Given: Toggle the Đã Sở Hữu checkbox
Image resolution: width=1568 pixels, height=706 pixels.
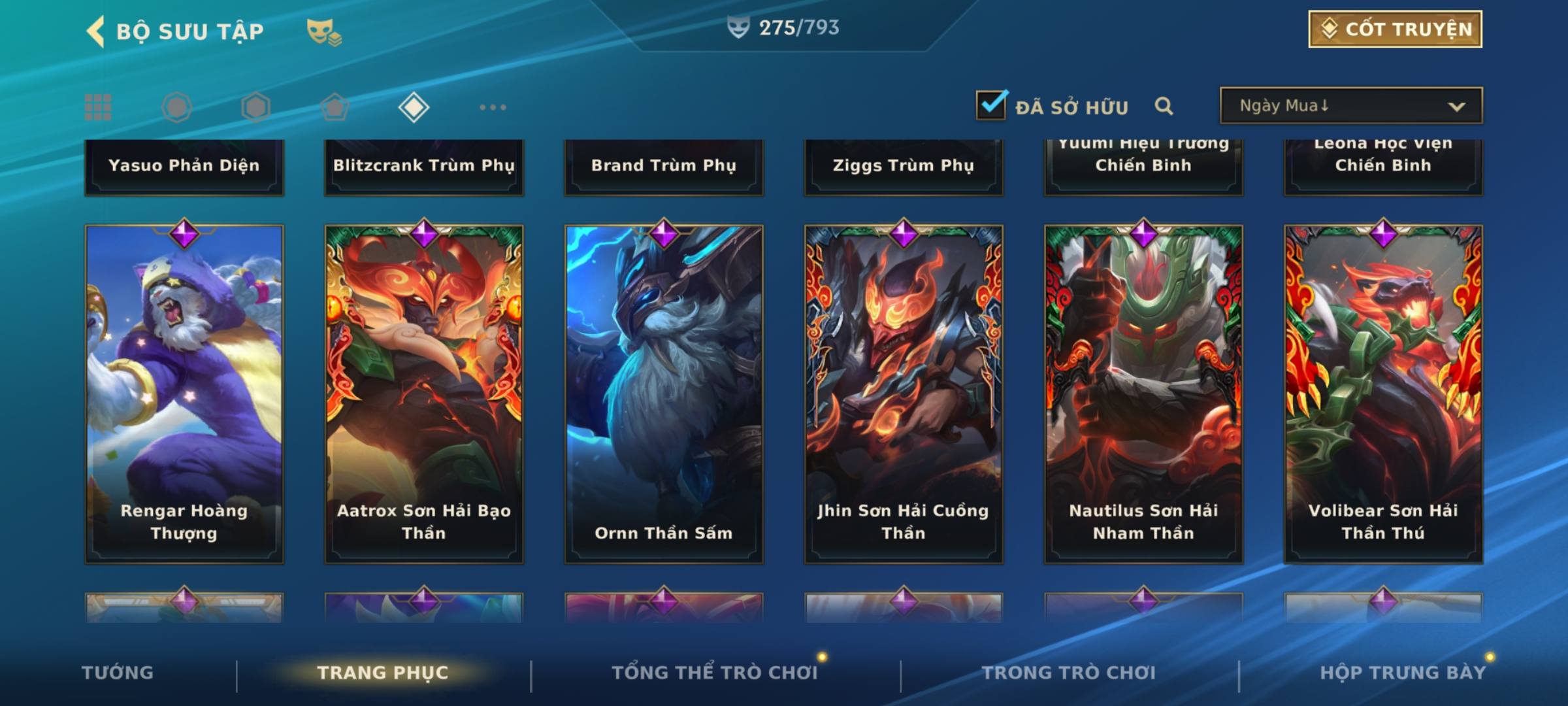Looking at the screenshot, I should click(991, 105).
